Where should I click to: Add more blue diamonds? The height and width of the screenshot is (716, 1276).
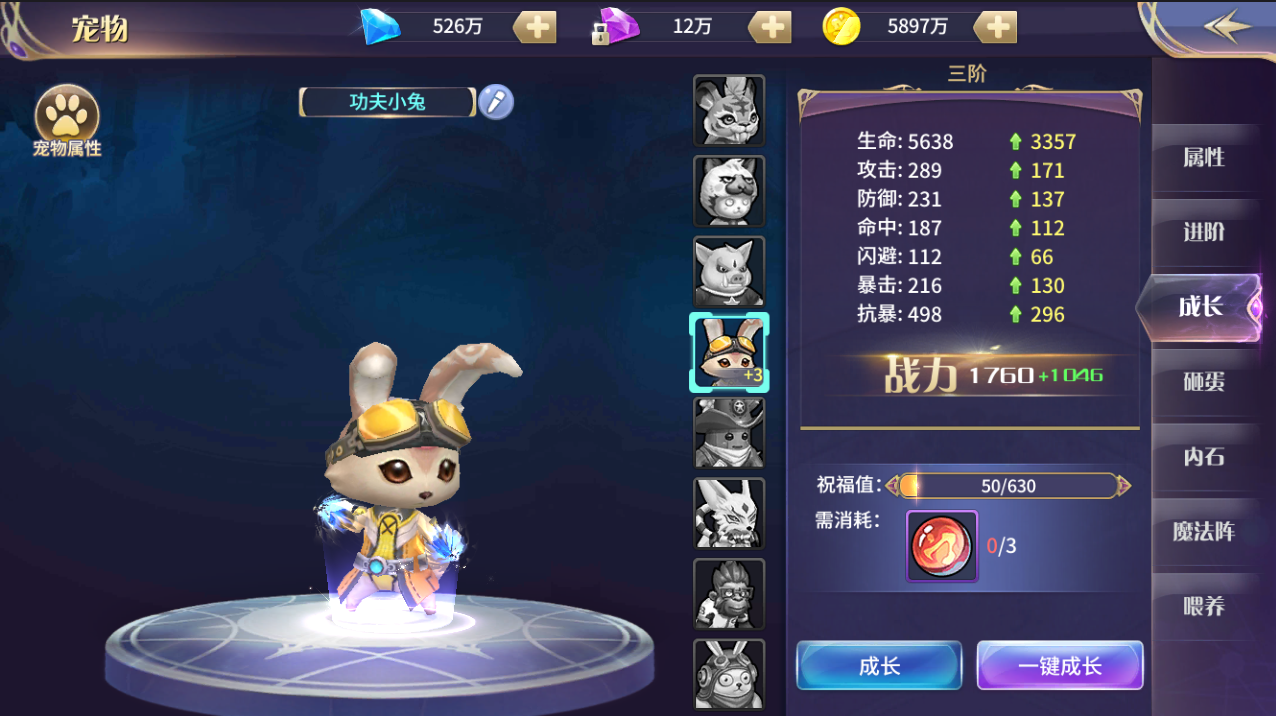click(536, 27)
